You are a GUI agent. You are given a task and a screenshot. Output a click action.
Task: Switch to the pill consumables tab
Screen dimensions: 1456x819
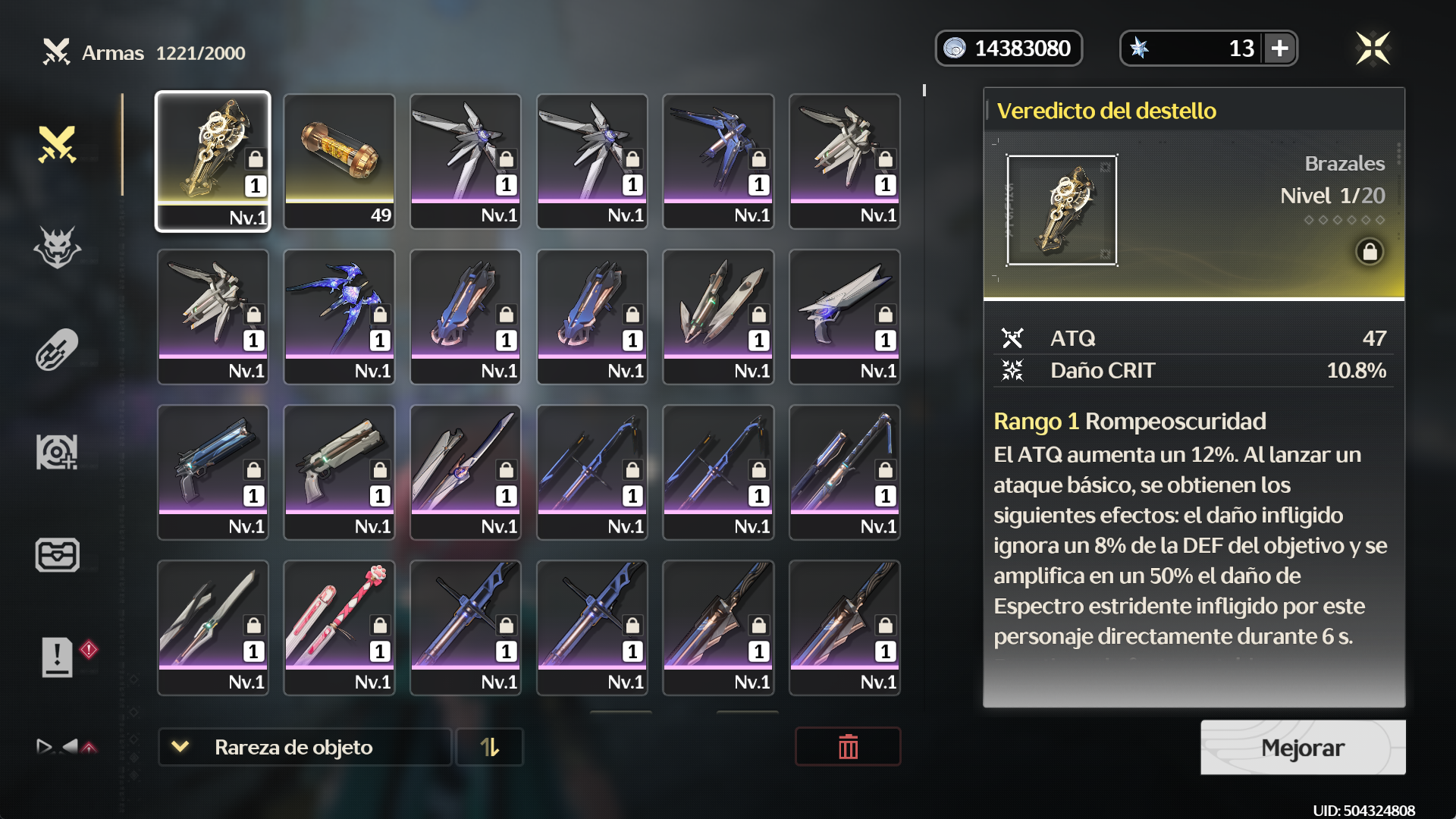click(58, 350)
